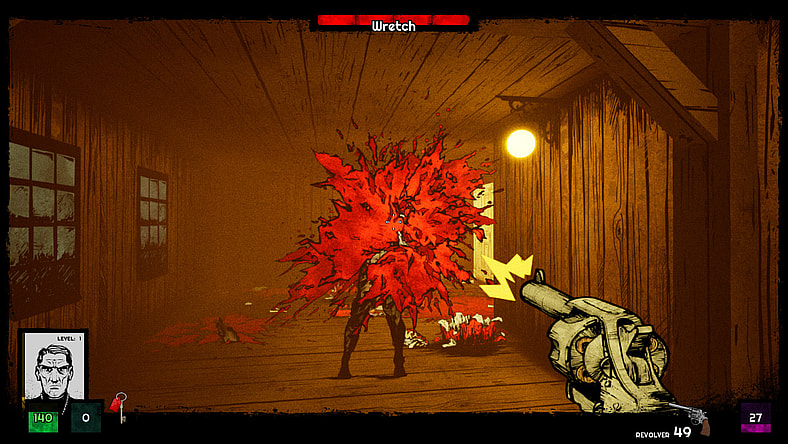
Task: Select the red-tagged key icon
Action: point(118,406)
